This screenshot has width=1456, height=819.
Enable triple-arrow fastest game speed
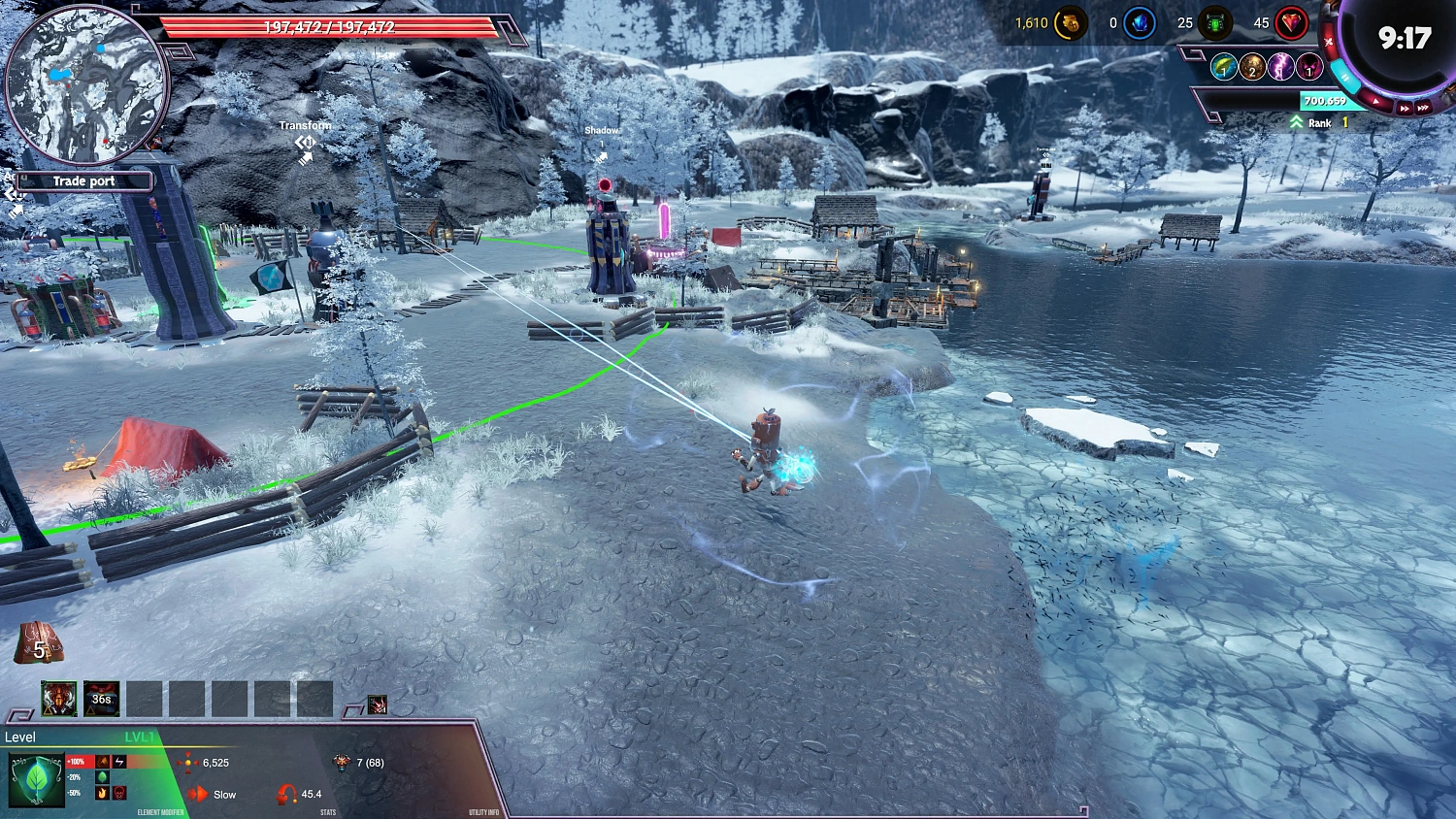click(x=1424, y=109)
